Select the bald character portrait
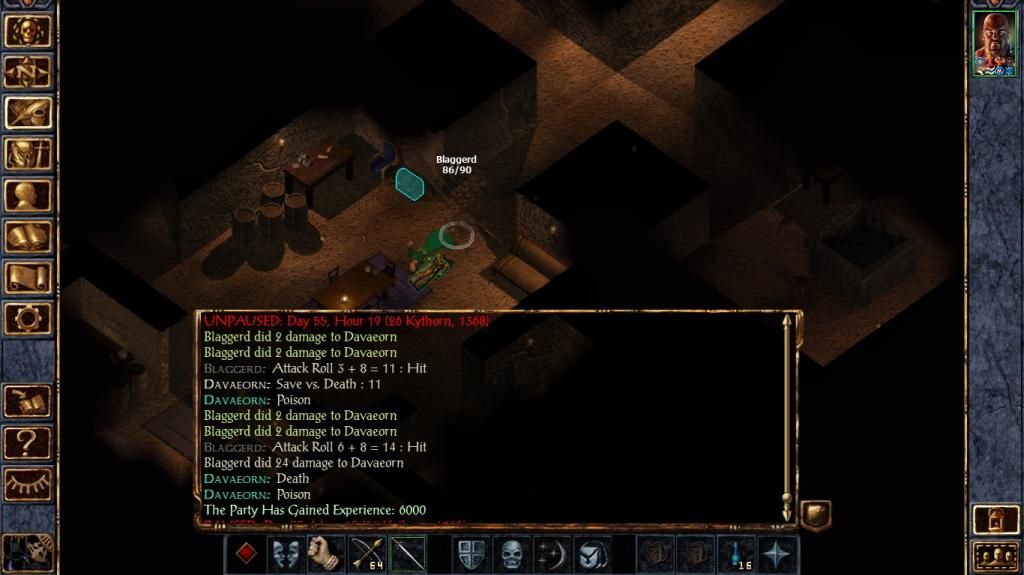Image resolution: width=1024 pixels, height=575 pixels. pos(995,43)
